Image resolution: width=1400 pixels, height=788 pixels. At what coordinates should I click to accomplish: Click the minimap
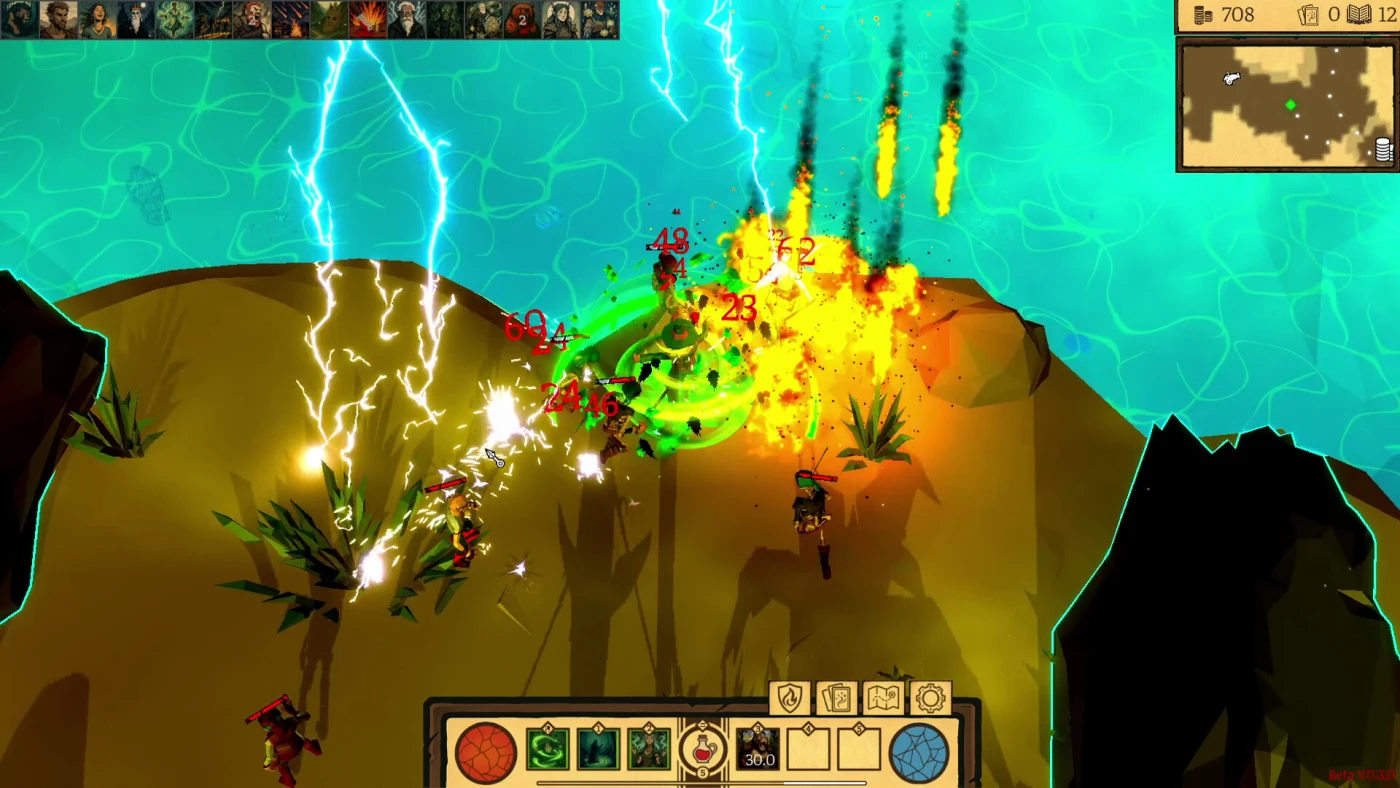click(1288, 104)
